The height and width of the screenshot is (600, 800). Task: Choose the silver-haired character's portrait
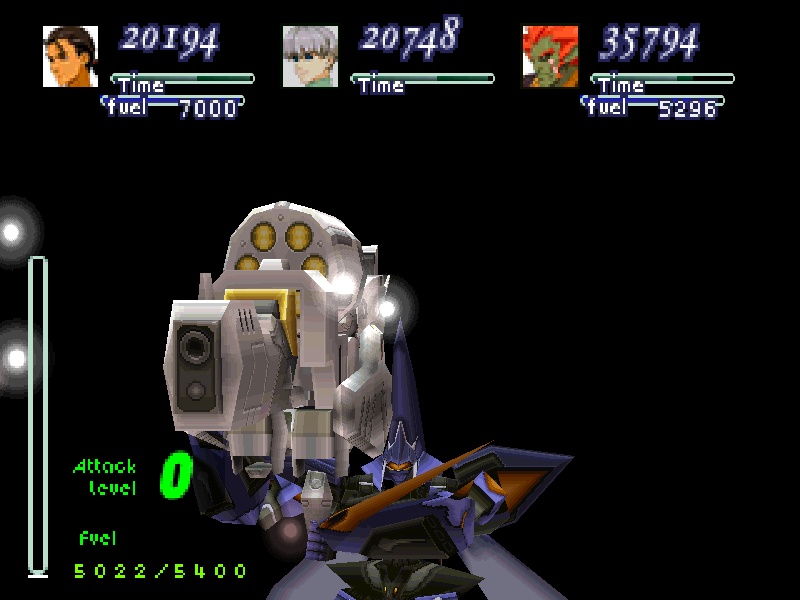tap(310, 56)
